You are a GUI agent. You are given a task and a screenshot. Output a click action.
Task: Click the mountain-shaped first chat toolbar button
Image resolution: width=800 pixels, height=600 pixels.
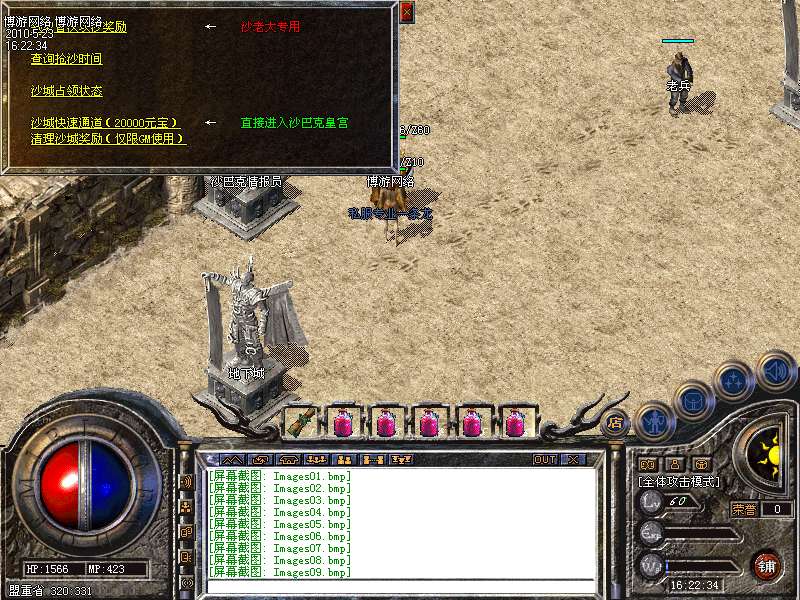point(212,460)
